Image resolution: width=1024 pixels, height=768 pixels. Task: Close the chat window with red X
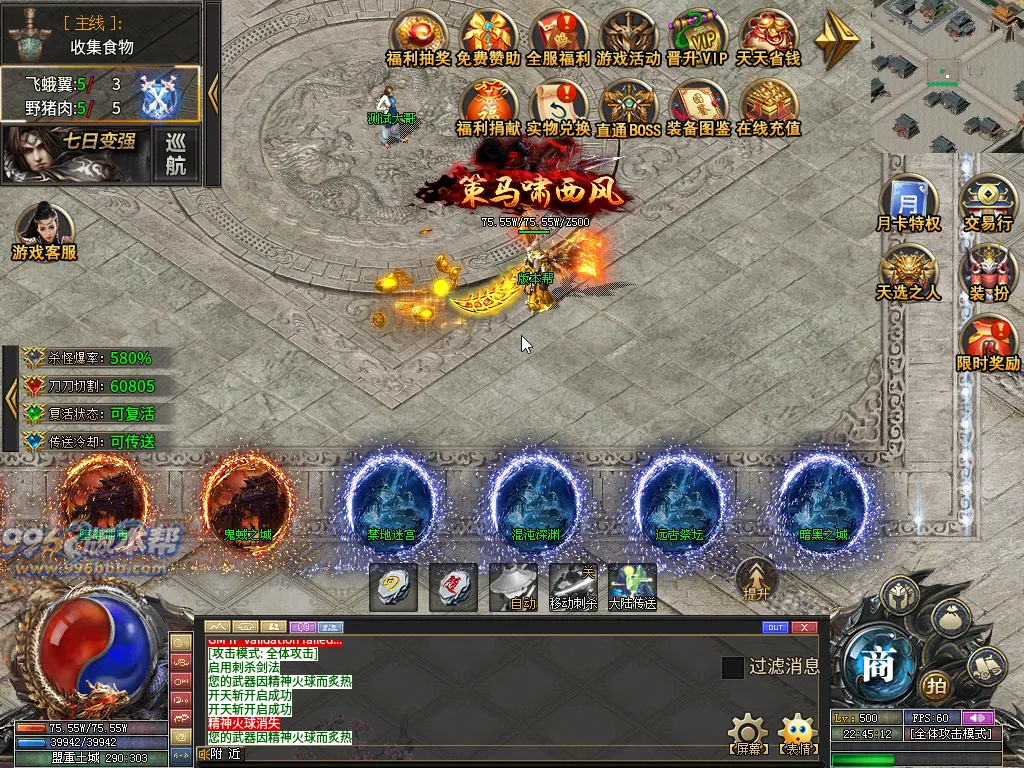coord(803,628)
